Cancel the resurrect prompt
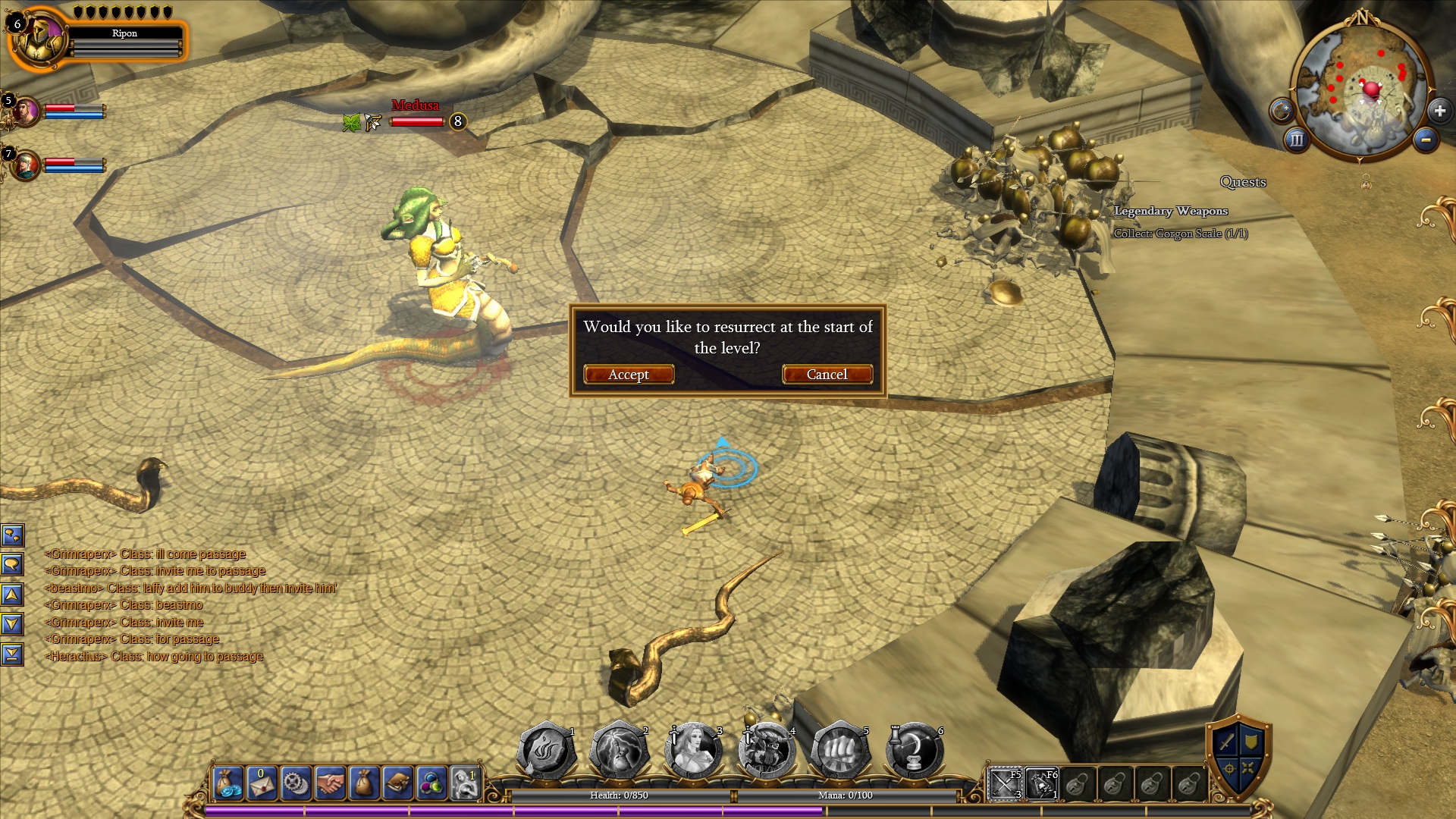1456x819 pixels. pos(827,375)
